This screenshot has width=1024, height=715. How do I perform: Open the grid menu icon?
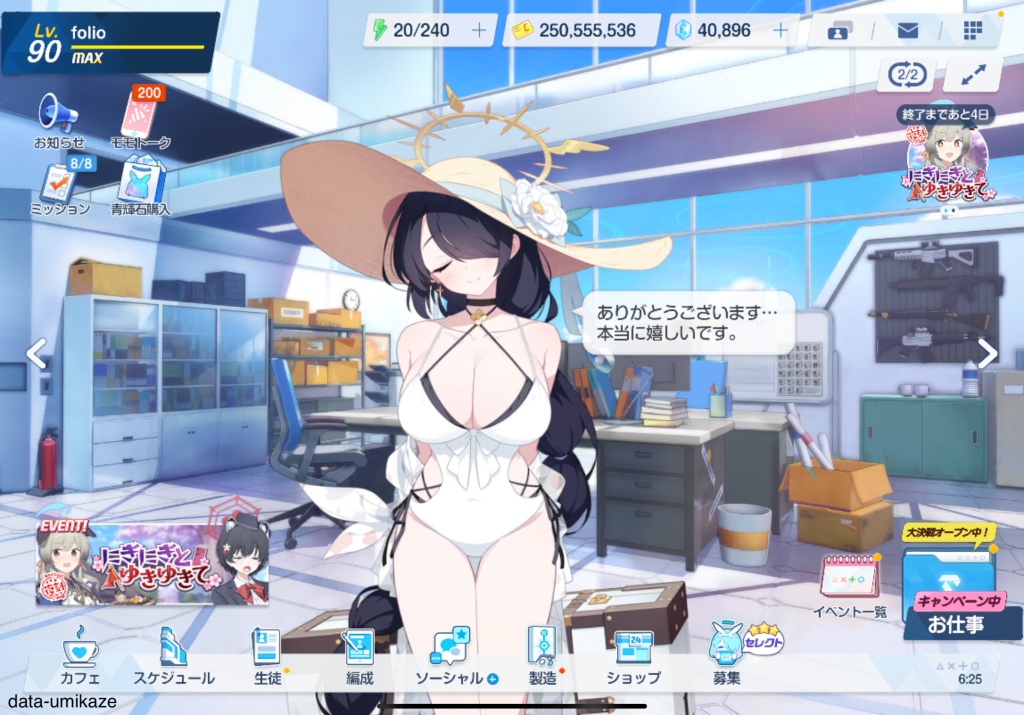click(973, 30)
